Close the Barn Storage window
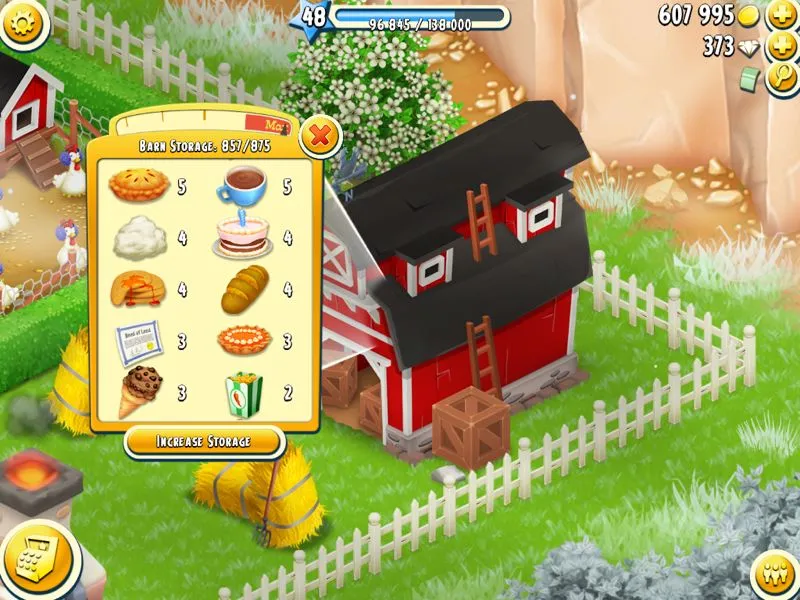 tap(319, 136)
